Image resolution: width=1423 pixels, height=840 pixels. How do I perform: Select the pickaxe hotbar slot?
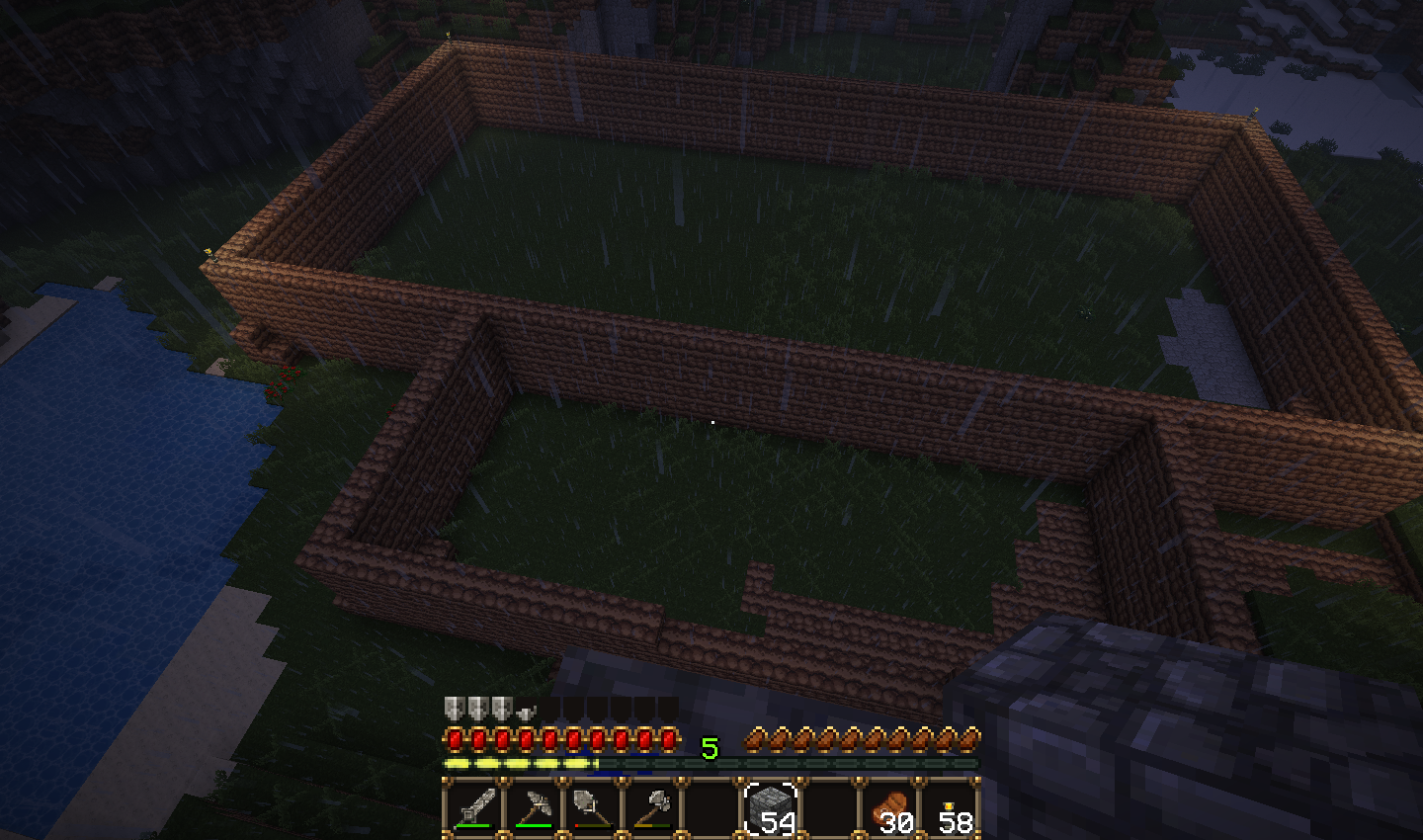tap(534, 808)
